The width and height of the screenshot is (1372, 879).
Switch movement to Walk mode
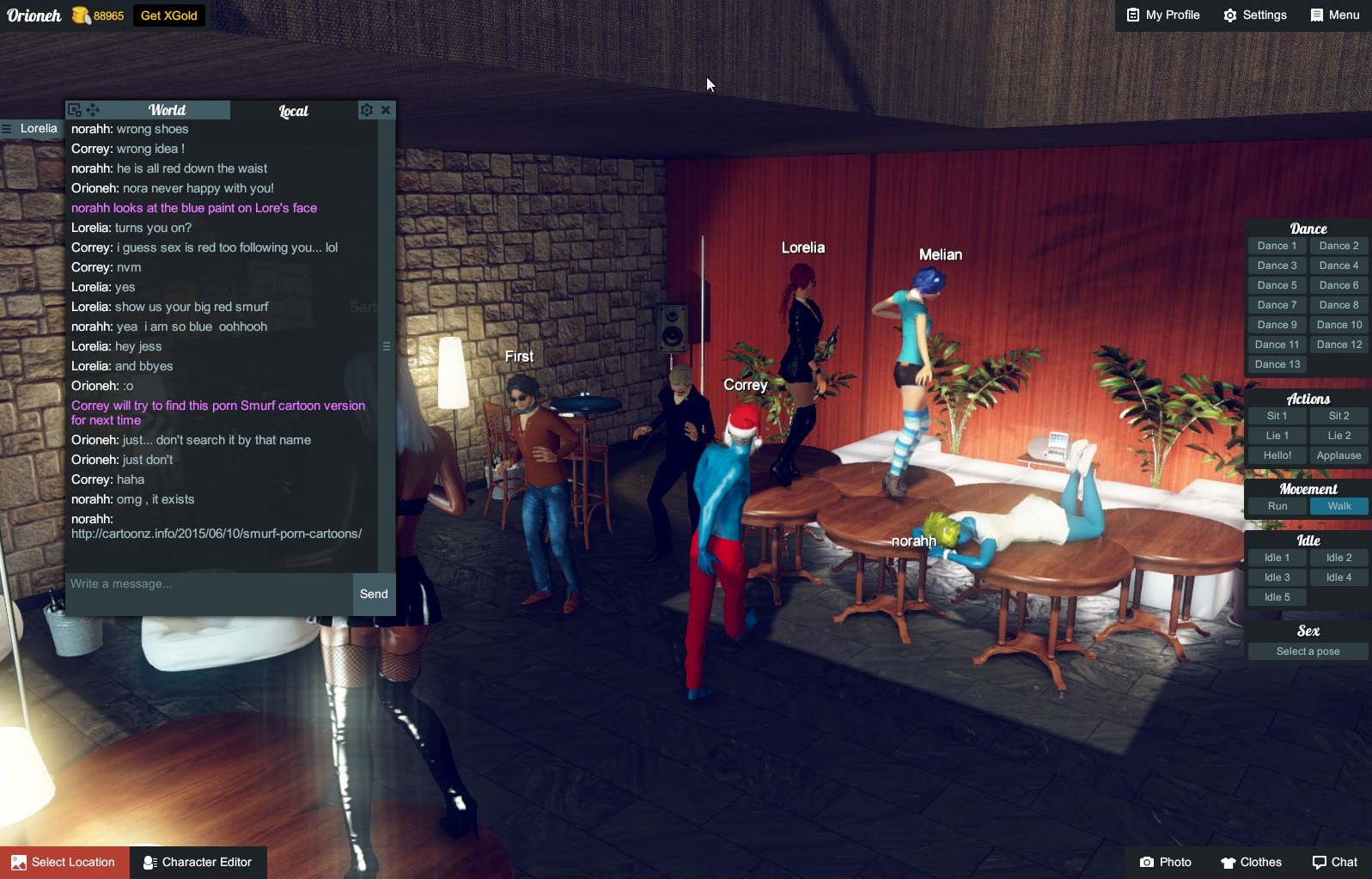pyautogui.click(x=1339, y=506)
